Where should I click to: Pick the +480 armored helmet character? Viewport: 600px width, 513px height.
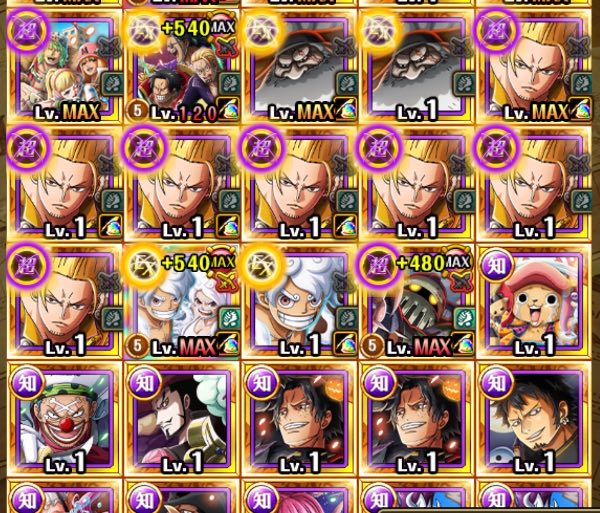tap(416, 300)
